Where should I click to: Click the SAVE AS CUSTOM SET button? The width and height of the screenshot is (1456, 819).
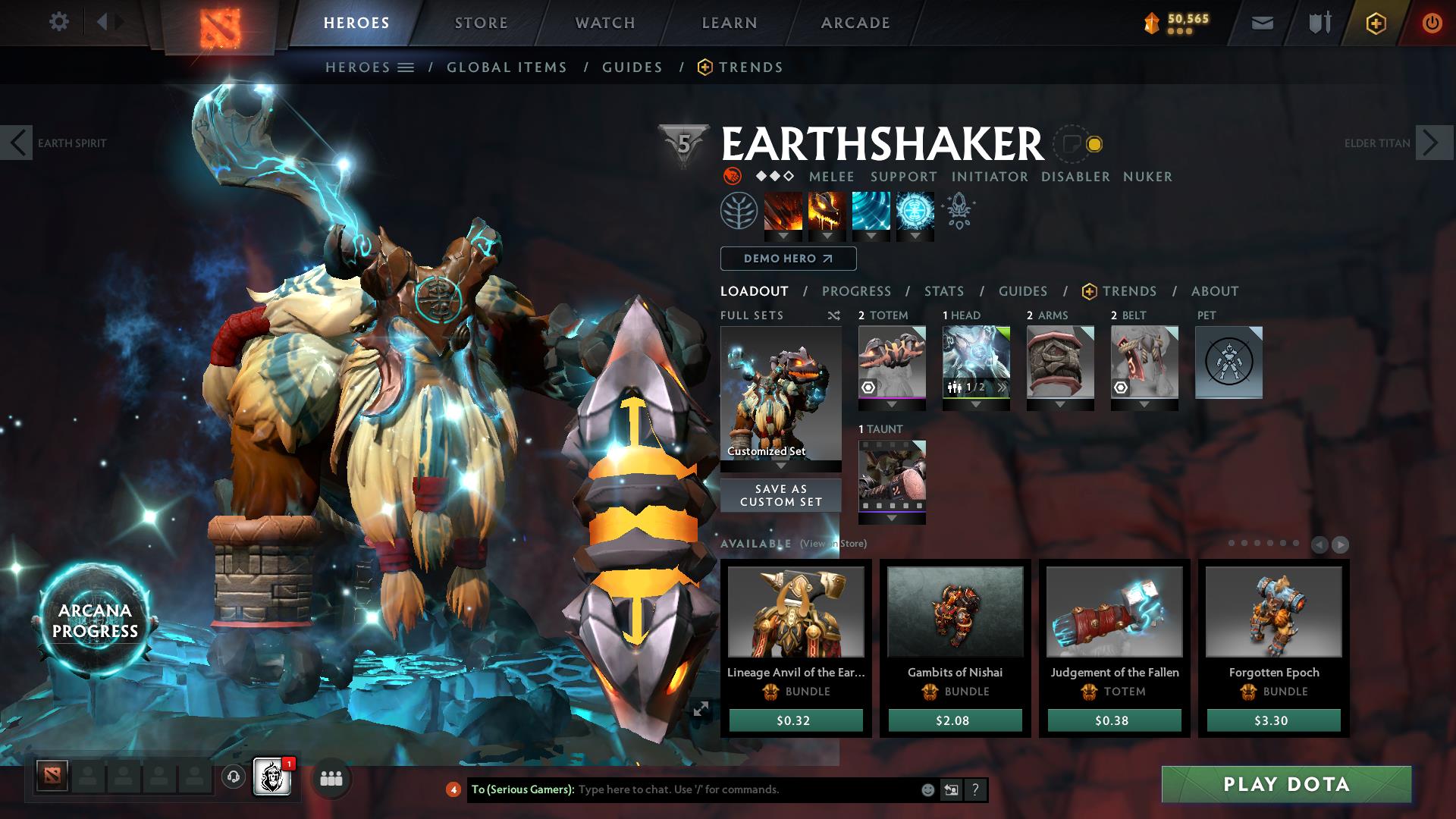[x=780, y=494]
